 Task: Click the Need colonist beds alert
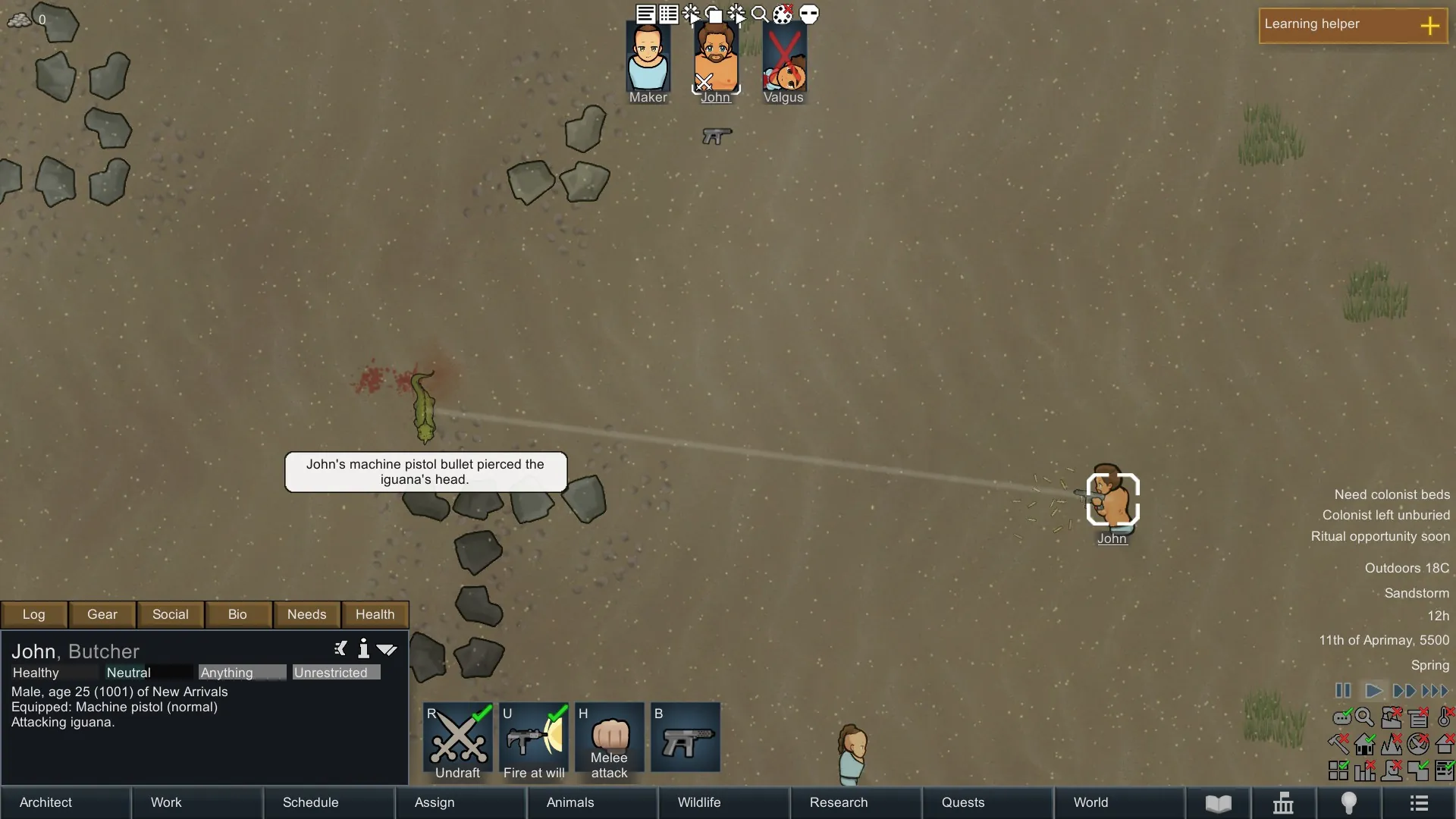(1392, 494)
